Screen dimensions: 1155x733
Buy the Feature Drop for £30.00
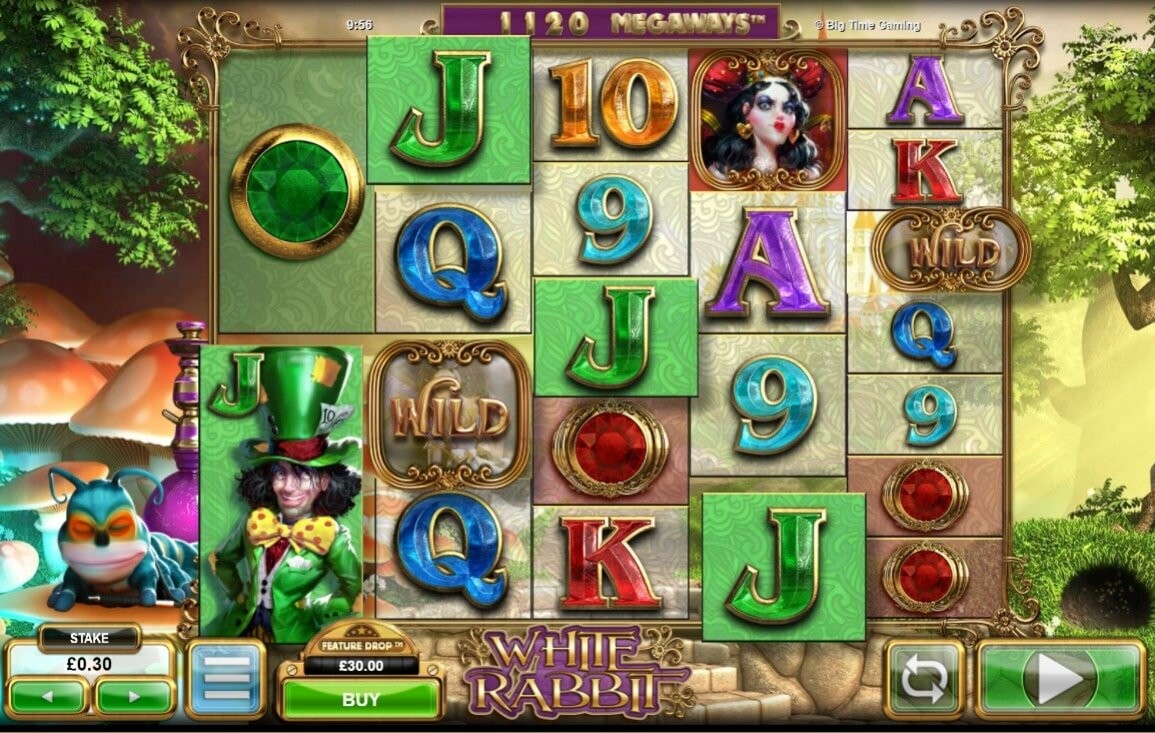360,699
